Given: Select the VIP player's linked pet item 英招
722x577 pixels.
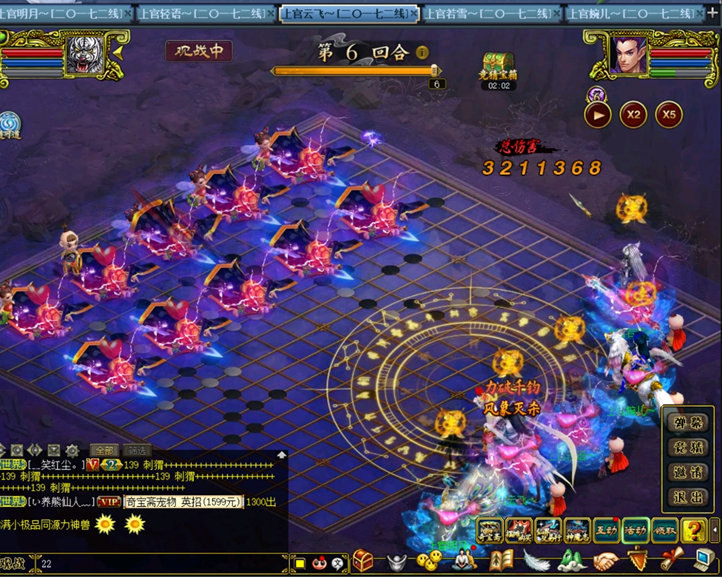Looking at the screenshot, I should pyautogui.click(x=183, y=501).
